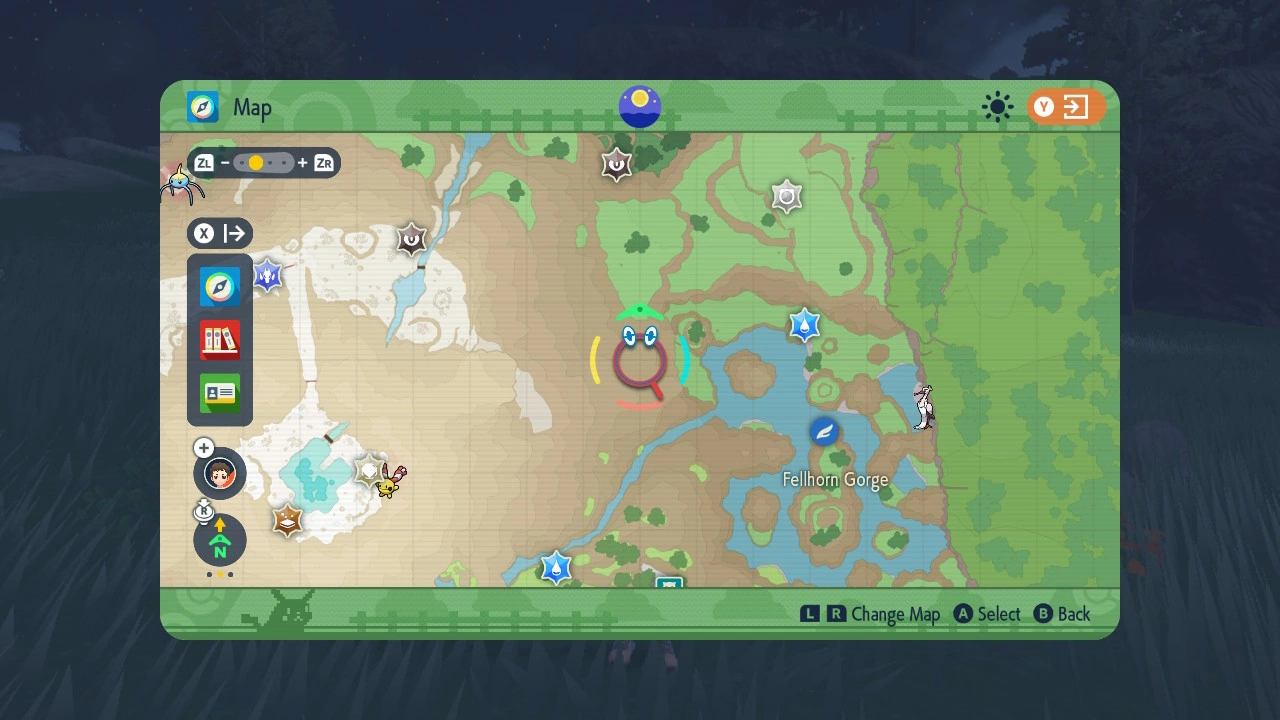Click the weather sun icon near top right

point(997,107)
